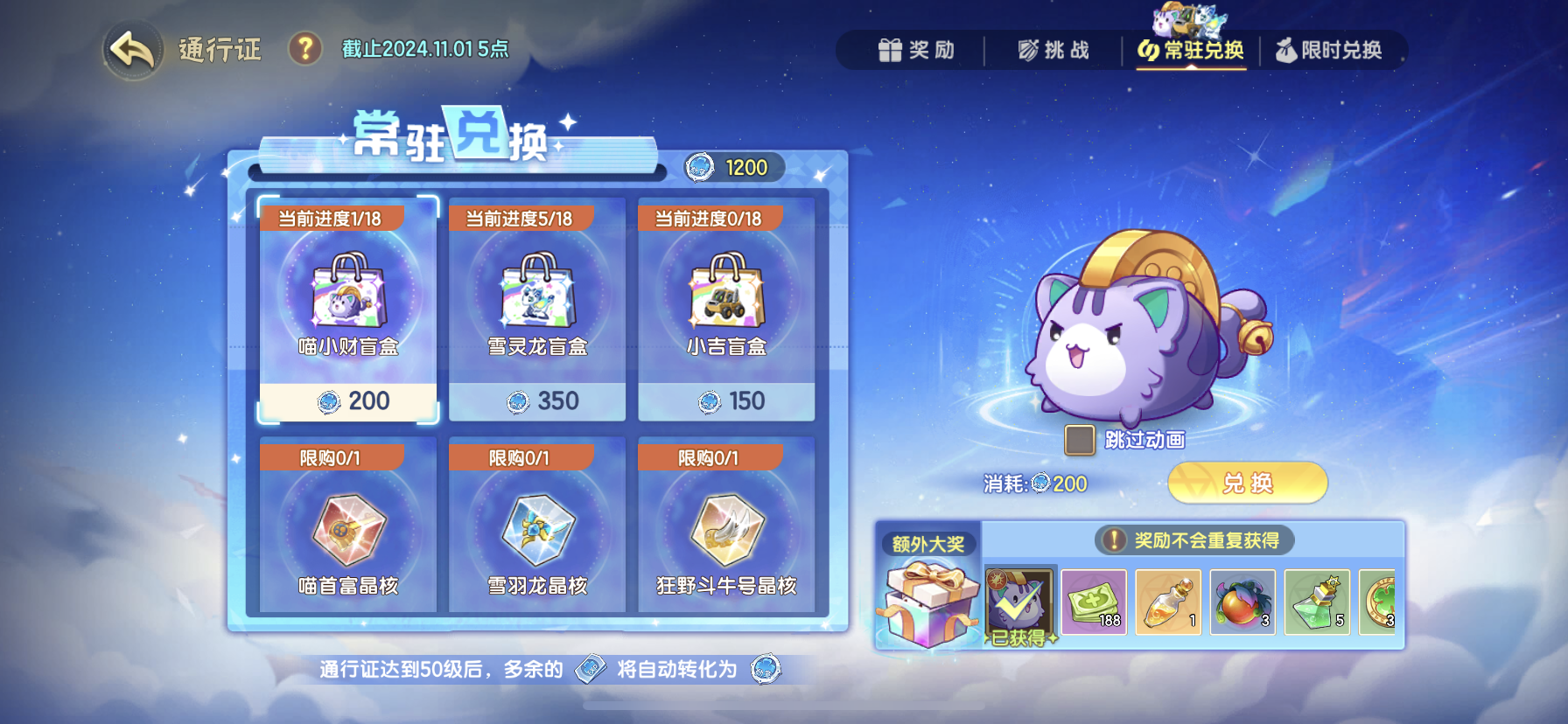Select the potion bottle reward showing 1
This screenshot has width=1568, height=724.
1169,603
